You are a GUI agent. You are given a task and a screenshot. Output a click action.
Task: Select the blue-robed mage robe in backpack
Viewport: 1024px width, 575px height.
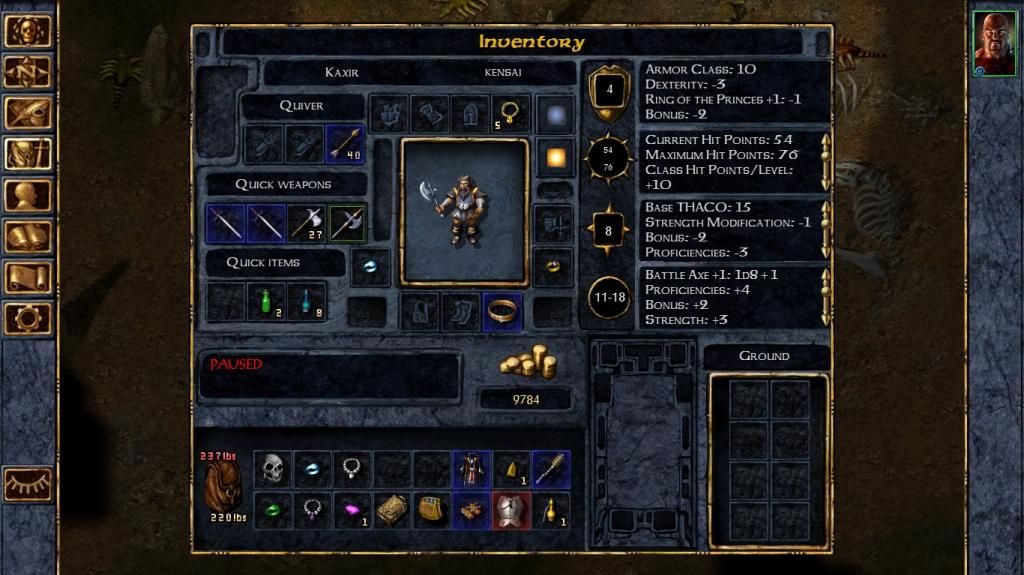pos(470,468)
